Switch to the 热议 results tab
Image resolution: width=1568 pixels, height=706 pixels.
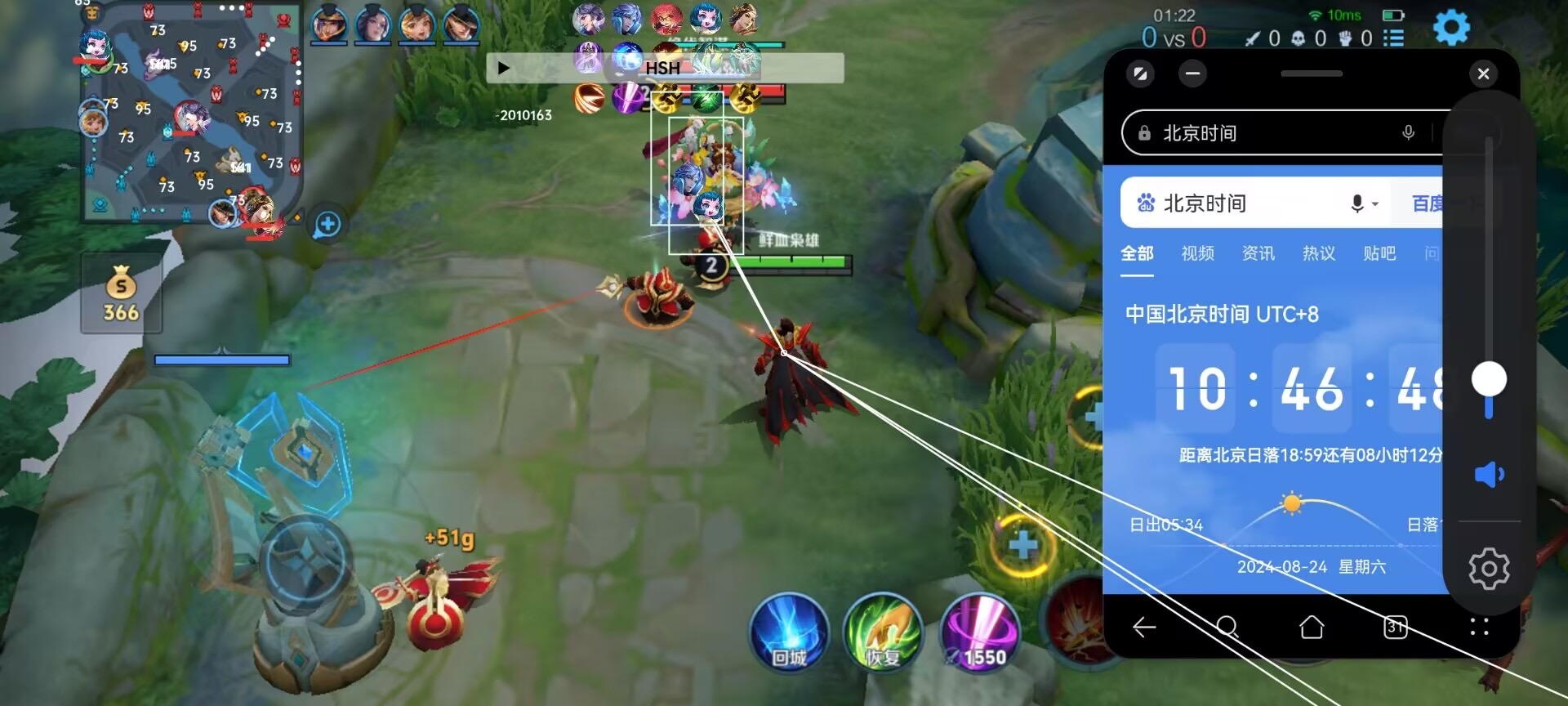click(x=1320, y=254)
